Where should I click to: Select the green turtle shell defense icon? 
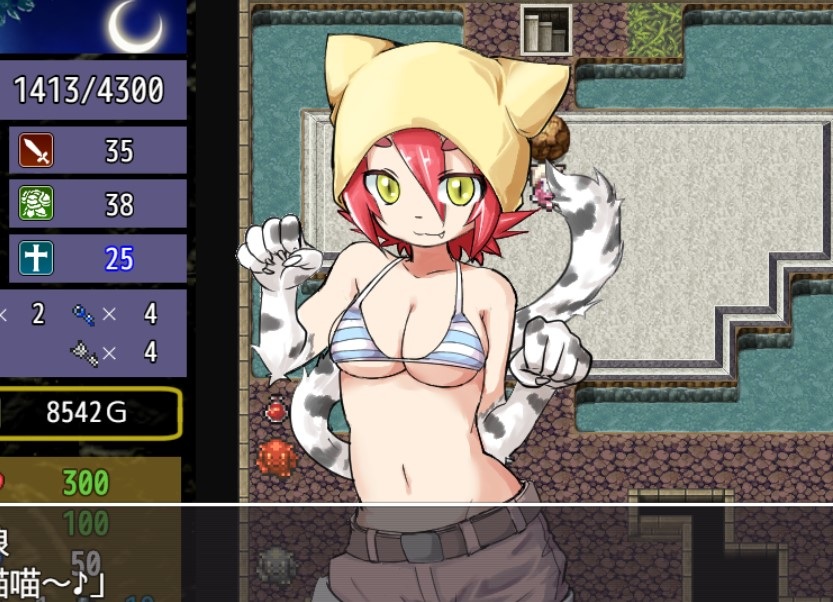coord(36,204)
